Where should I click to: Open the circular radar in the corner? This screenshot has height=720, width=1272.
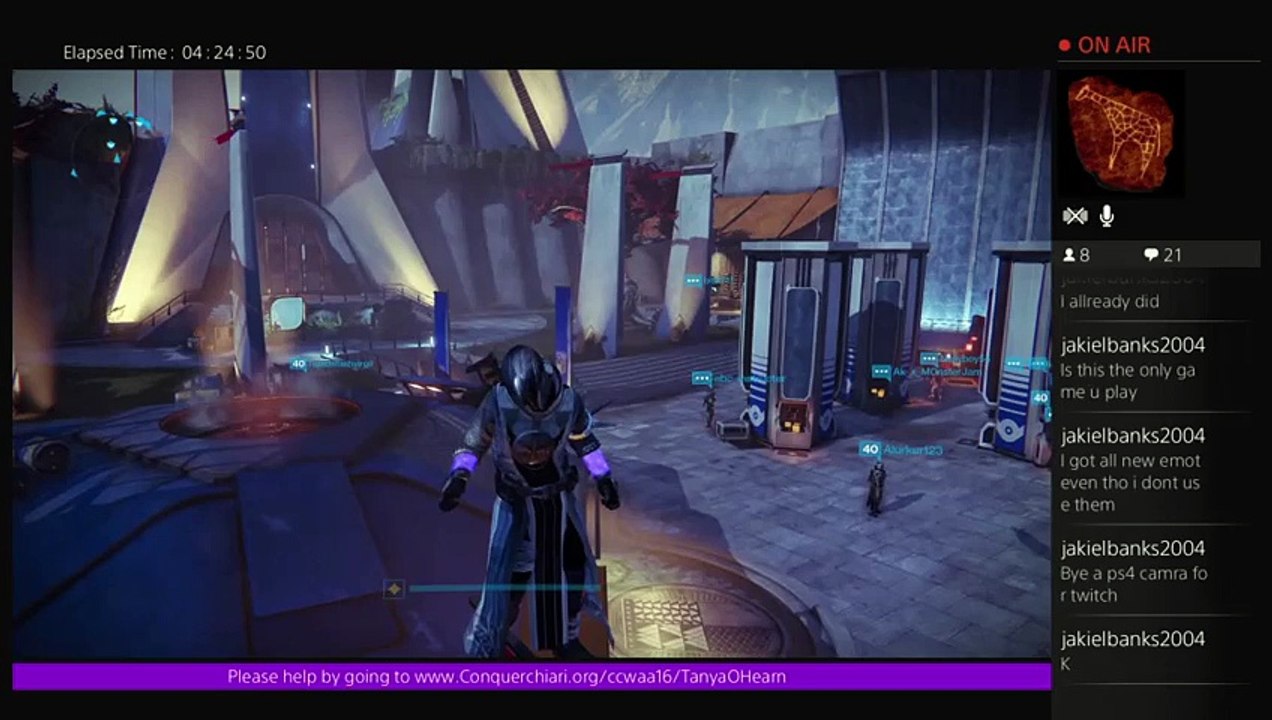103,143
